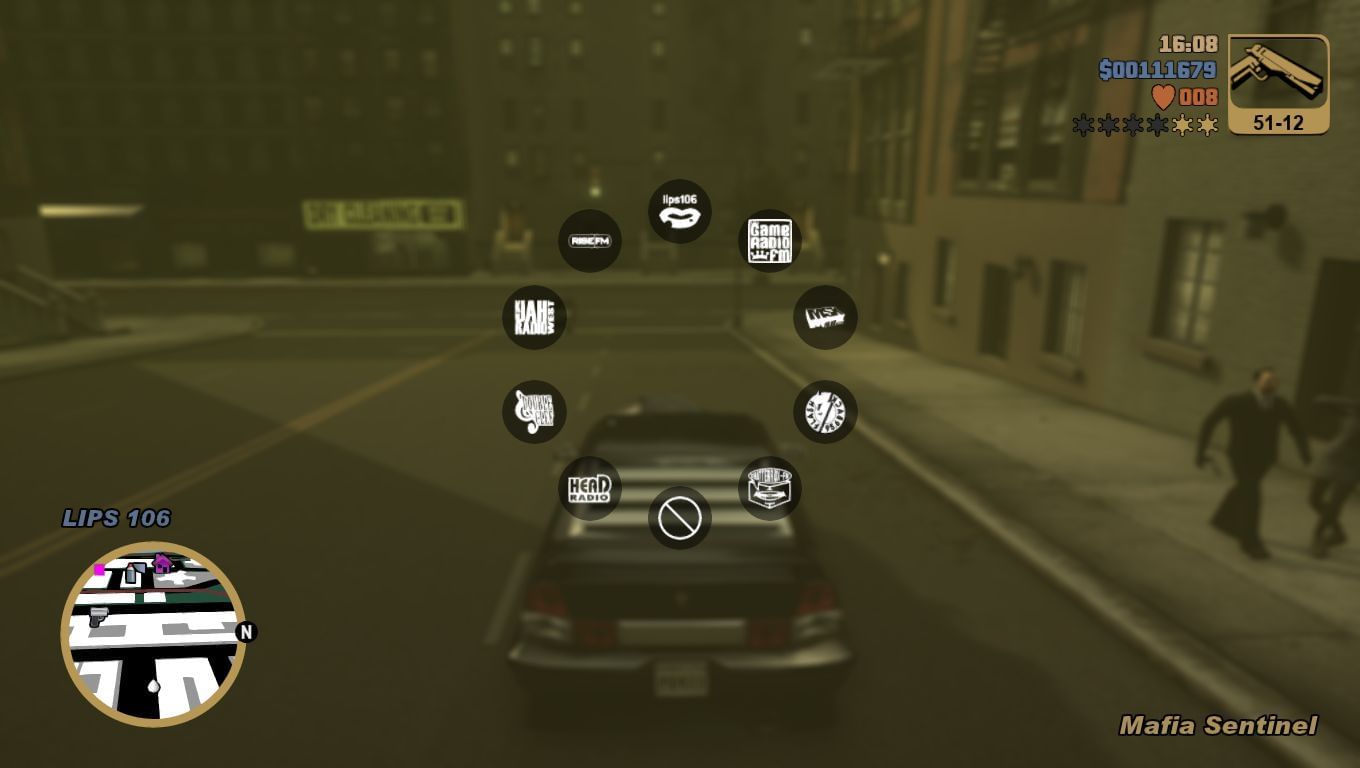Select Chatterbox FM on the radio wheel

coord(767,487)
